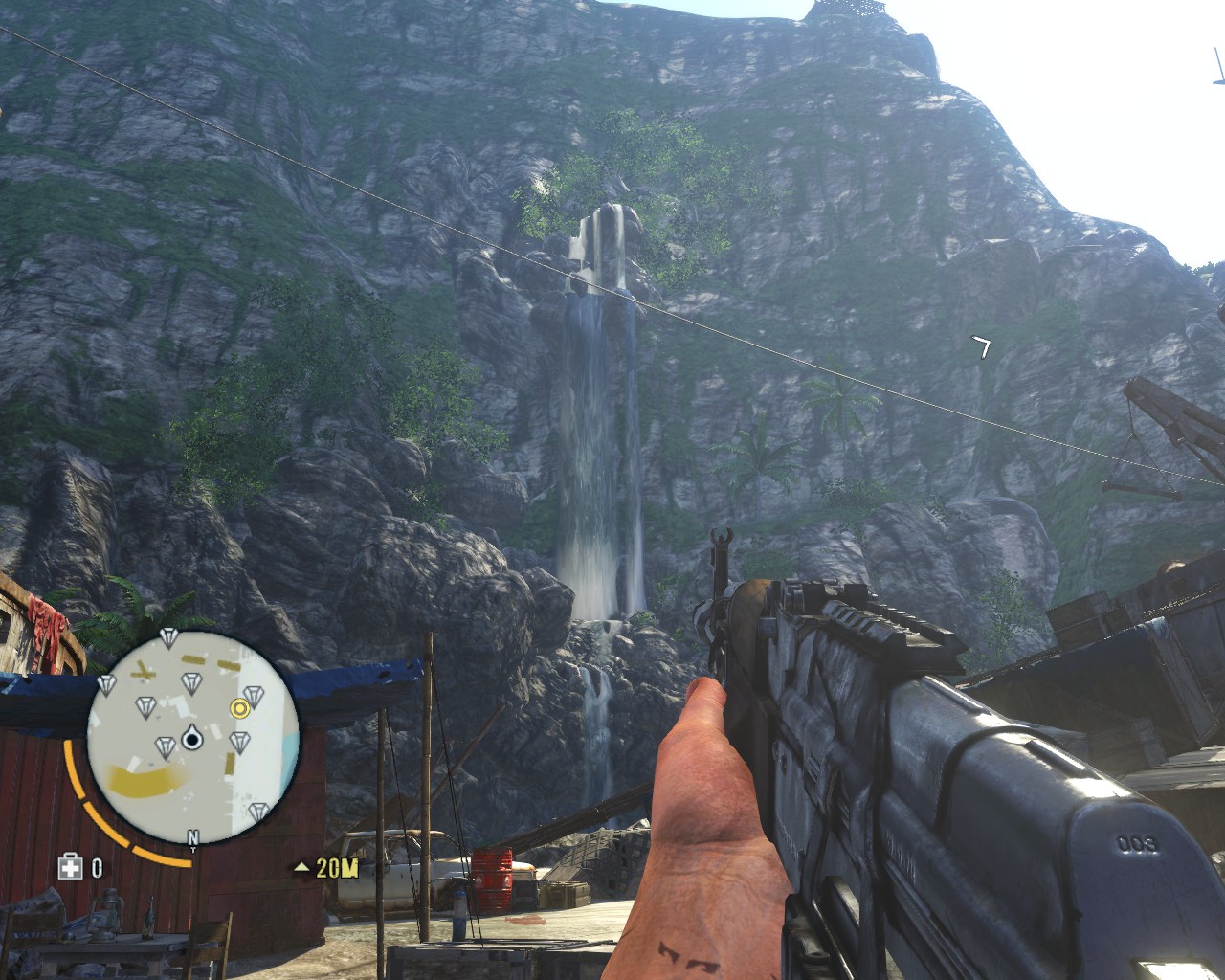Click the medkit syringe icon
This screenshot has height=980, width=1225.
(x=70, y=867)
